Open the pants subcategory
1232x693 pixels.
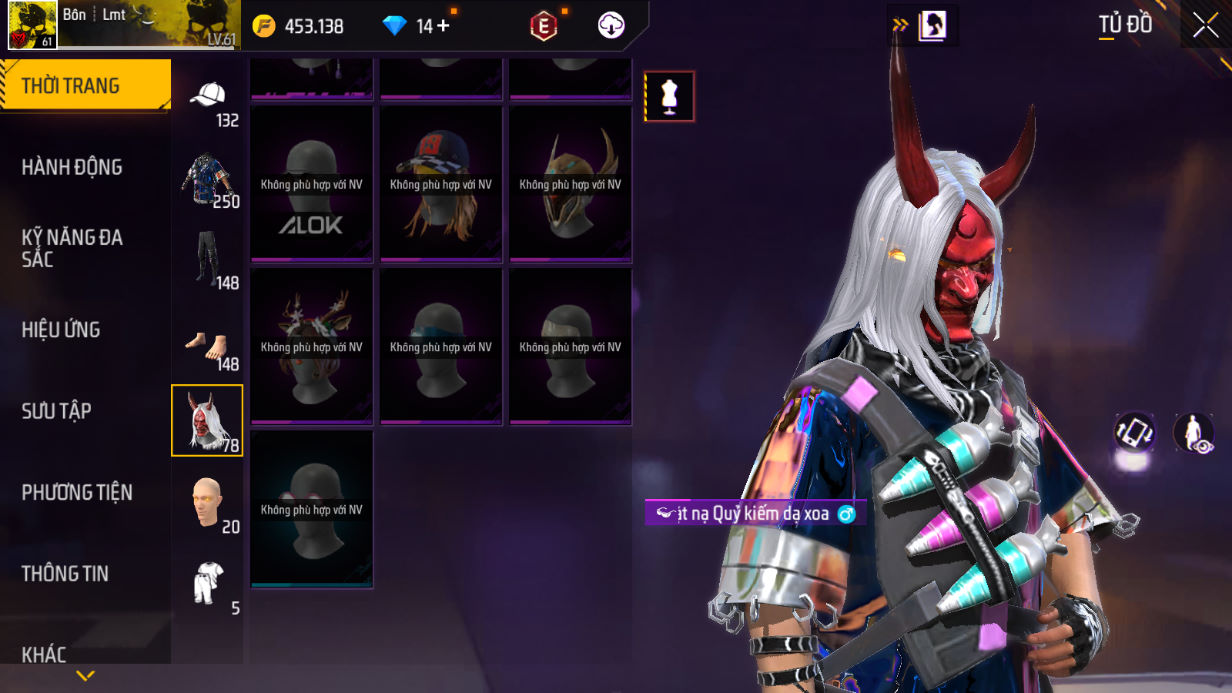click(207, 258)
